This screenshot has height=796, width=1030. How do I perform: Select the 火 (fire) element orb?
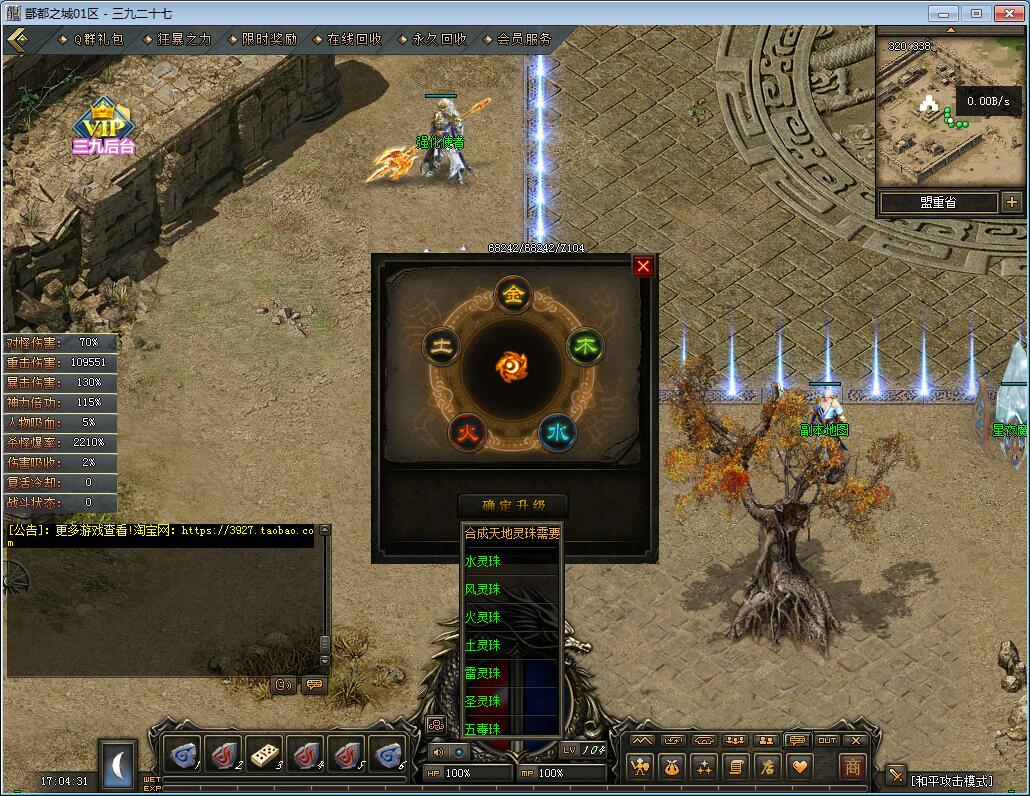(x=466, y=433)
